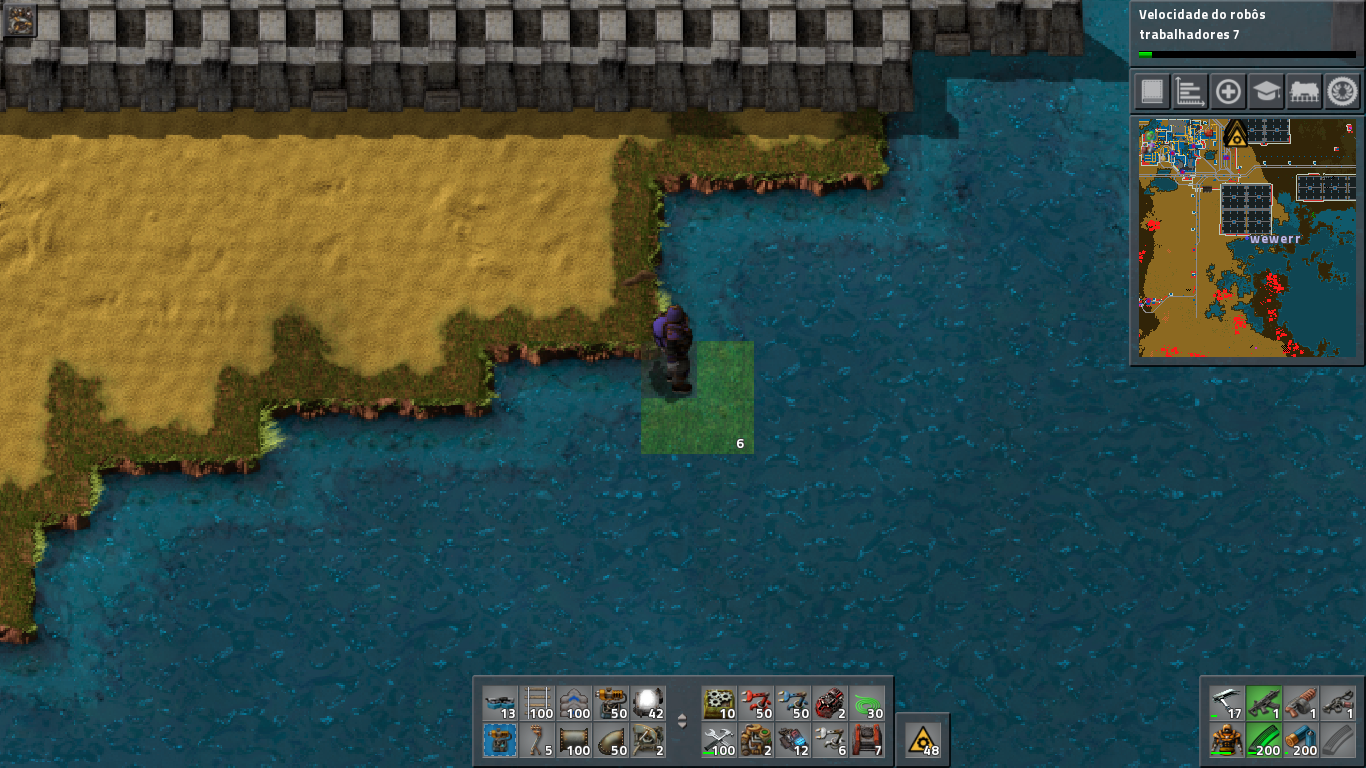Pick the blue fast inserter stack
The width and height of the screenshot is (1366, 768).
793,703
